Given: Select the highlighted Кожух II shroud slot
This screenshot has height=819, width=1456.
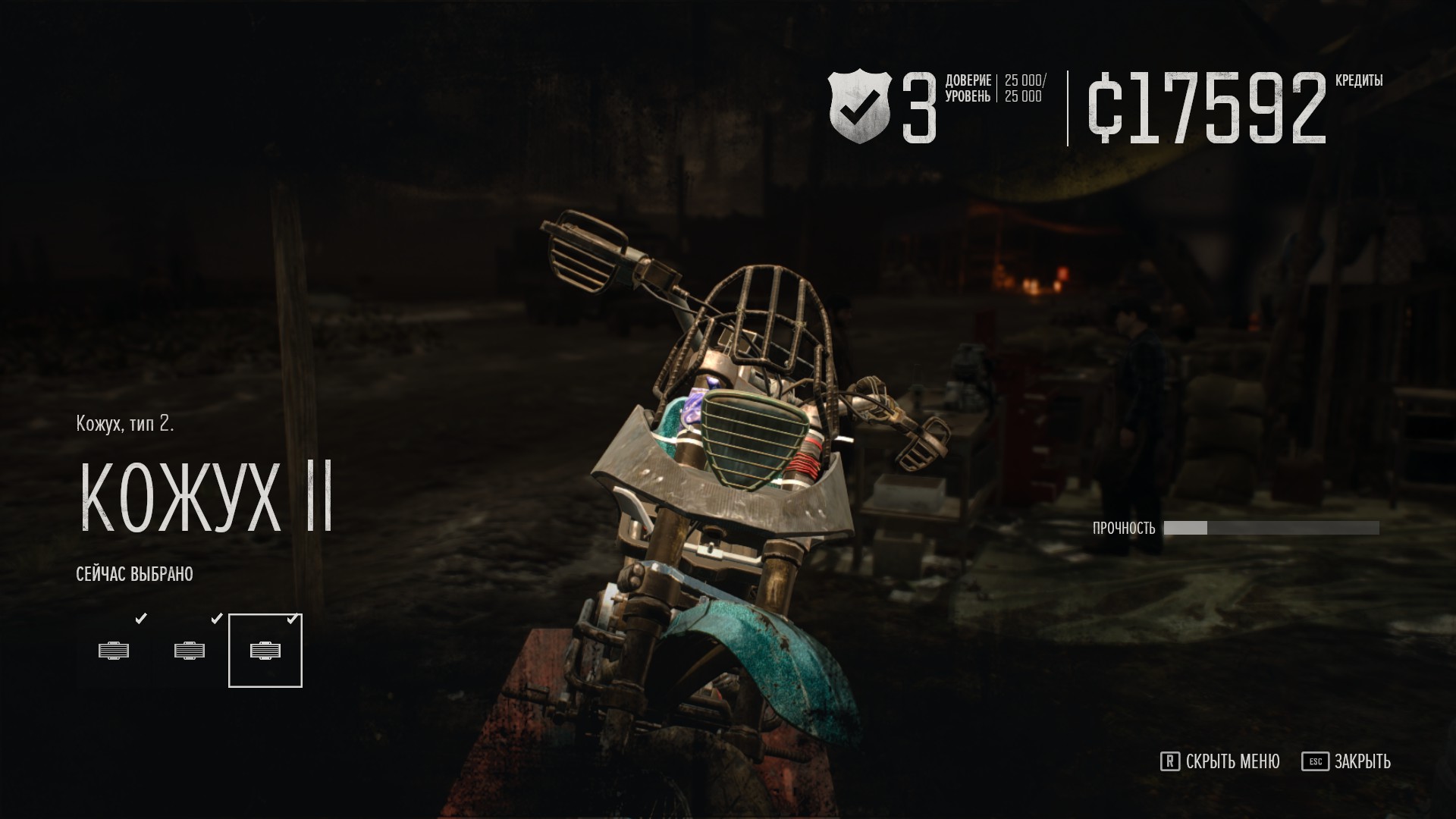Looking at the screenshot, I should point(265,651).
